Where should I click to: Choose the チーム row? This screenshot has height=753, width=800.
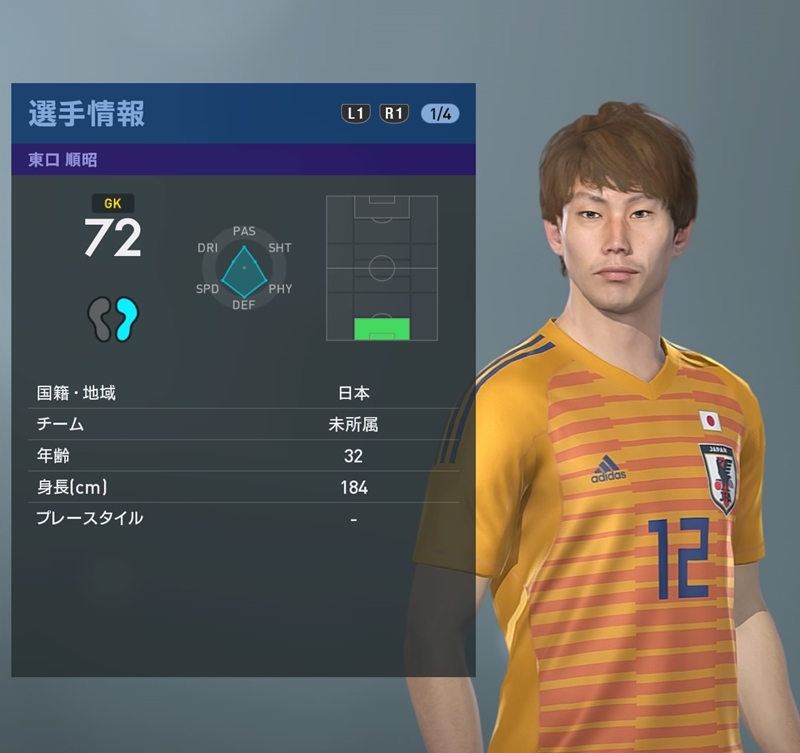(x=242, y=424)
